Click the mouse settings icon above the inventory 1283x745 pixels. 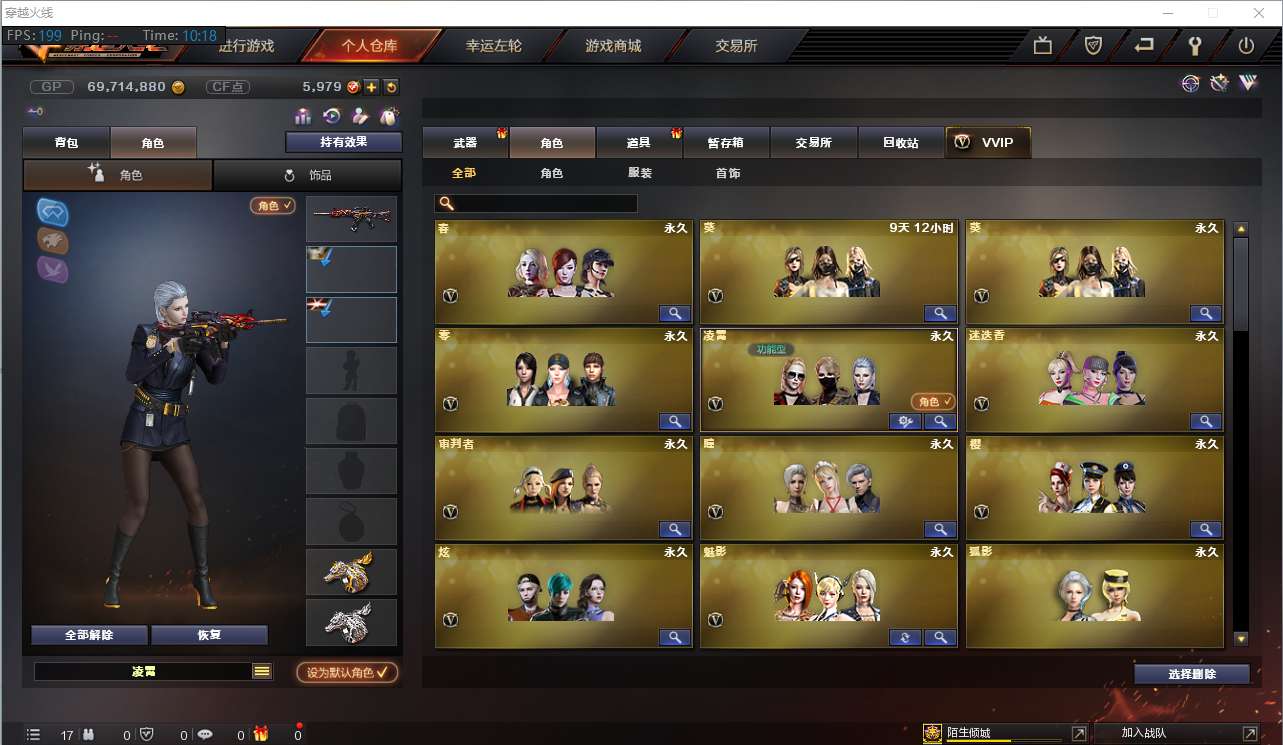click(x=389, y=116)
